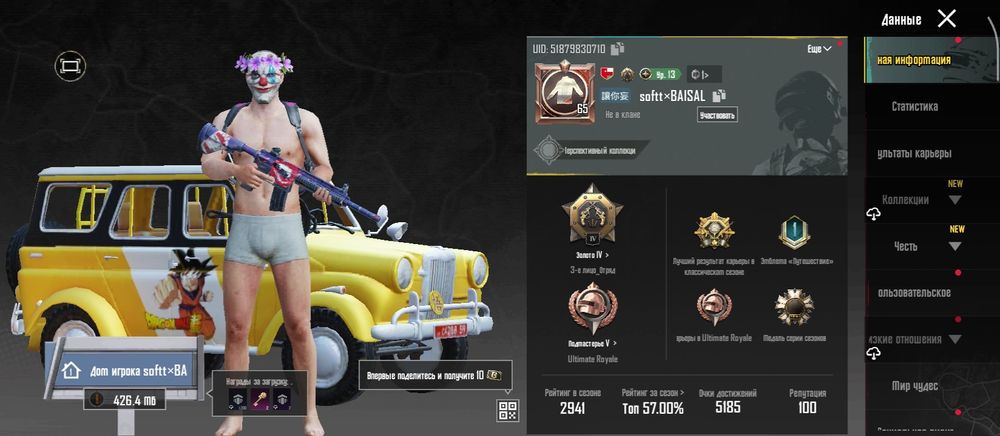Select the Эмблема «Путешествие» badge
The image size is (1000, 436).
[795, 235]
